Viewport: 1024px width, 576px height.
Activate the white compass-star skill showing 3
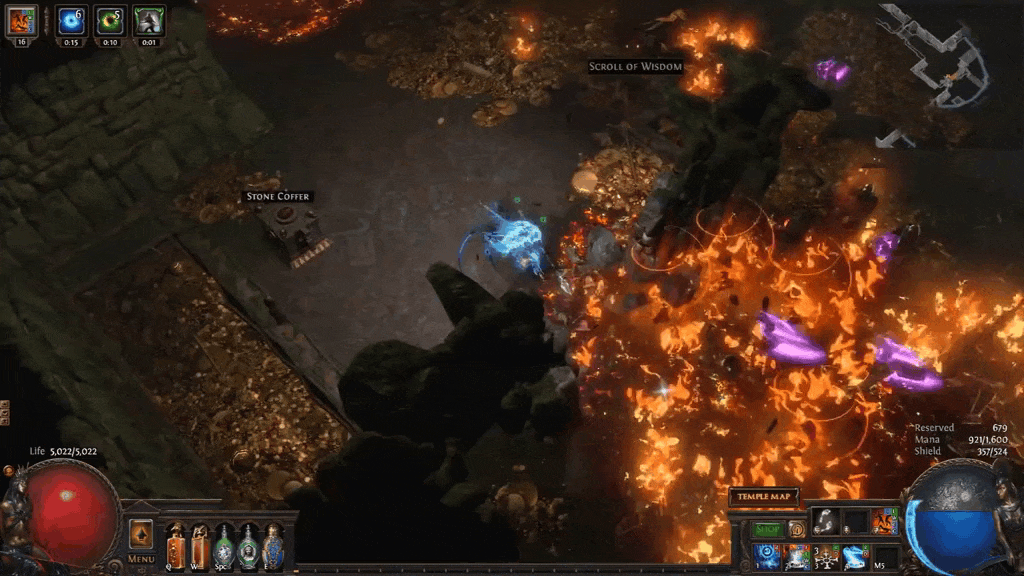(826, 556)
